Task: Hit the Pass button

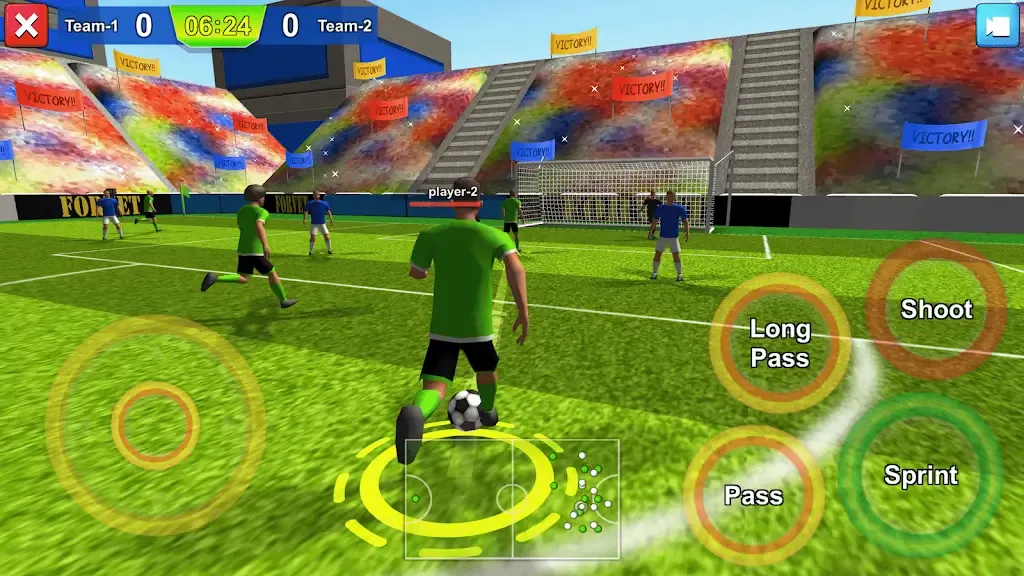Action: coord(753,495)
